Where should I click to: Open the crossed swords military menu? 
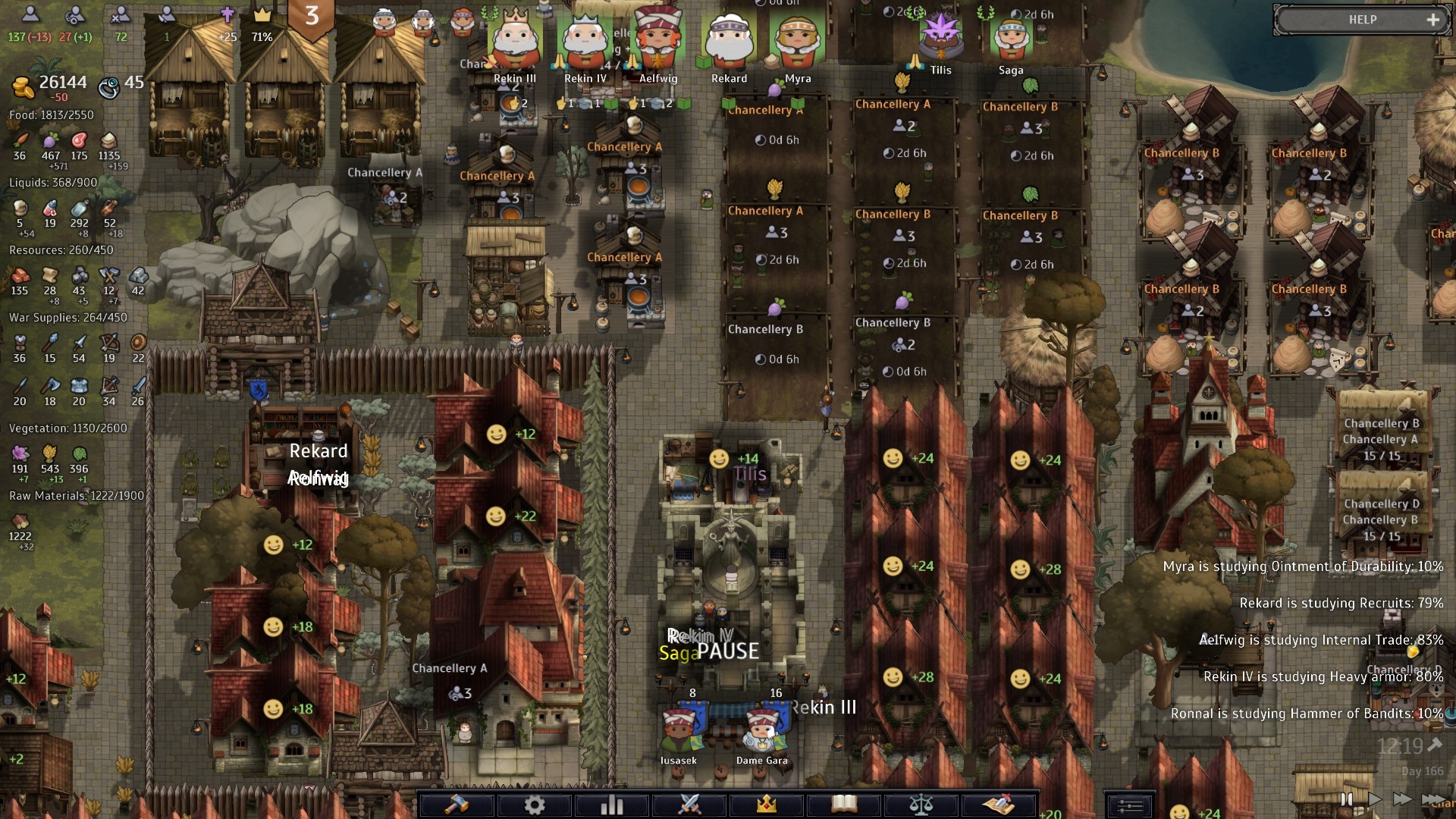pyautogui.click(x=689, y=804)
